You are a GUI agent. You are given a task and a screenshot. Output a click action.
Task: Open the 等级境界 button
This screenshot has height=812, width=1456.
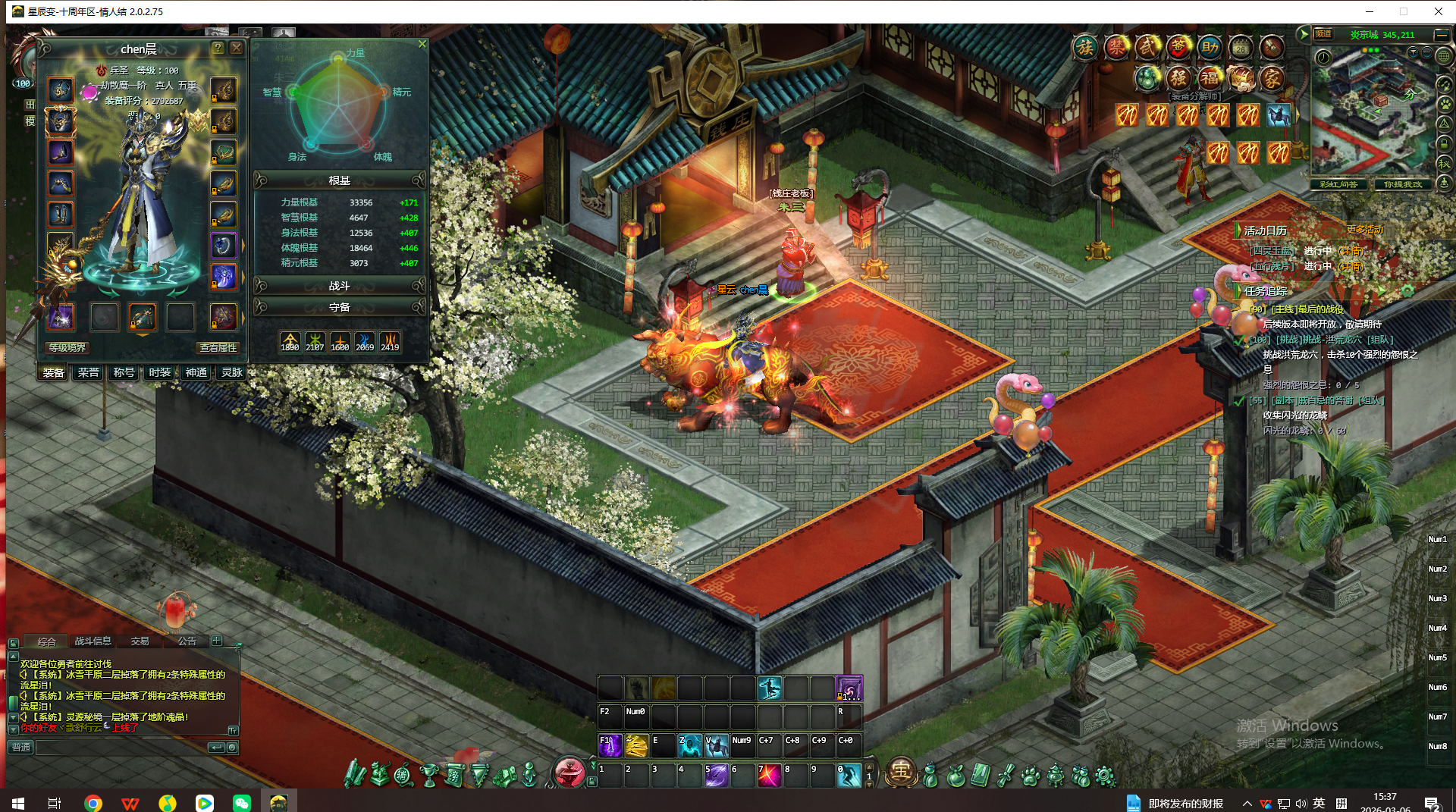(x=67, y=347)
